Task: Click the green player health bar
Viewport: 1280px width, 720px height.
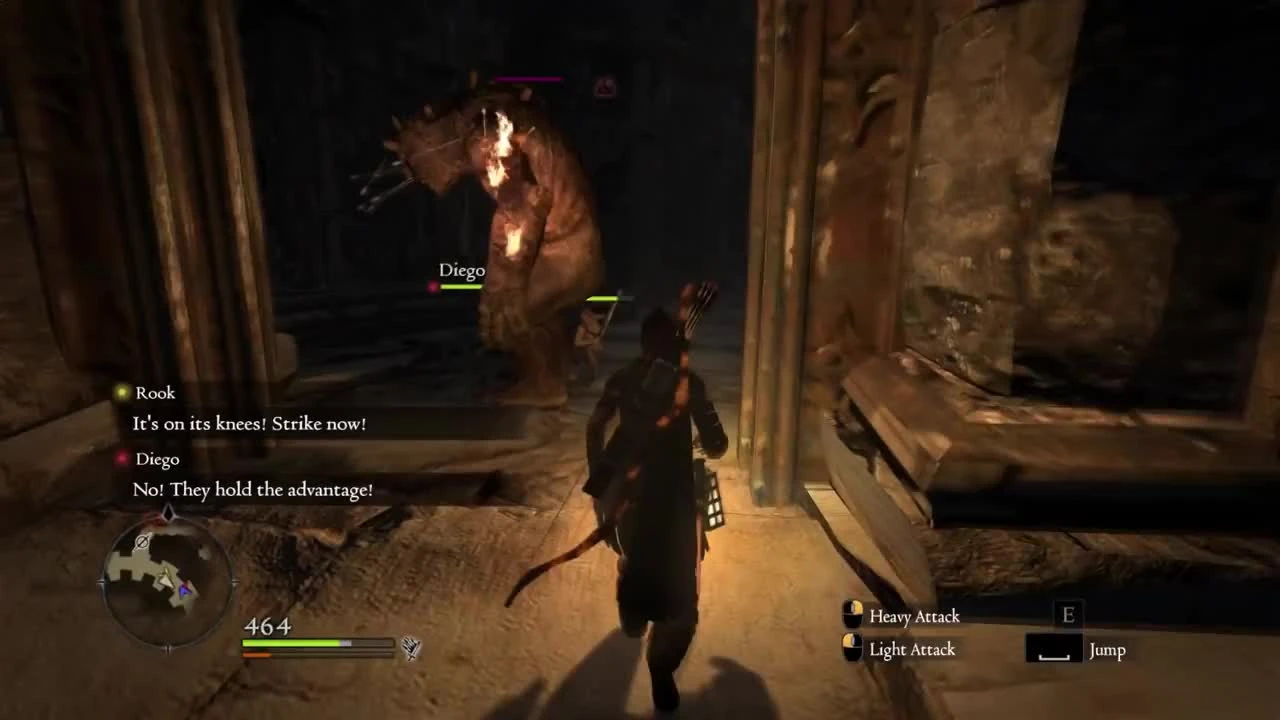Action: pos(291,642)
